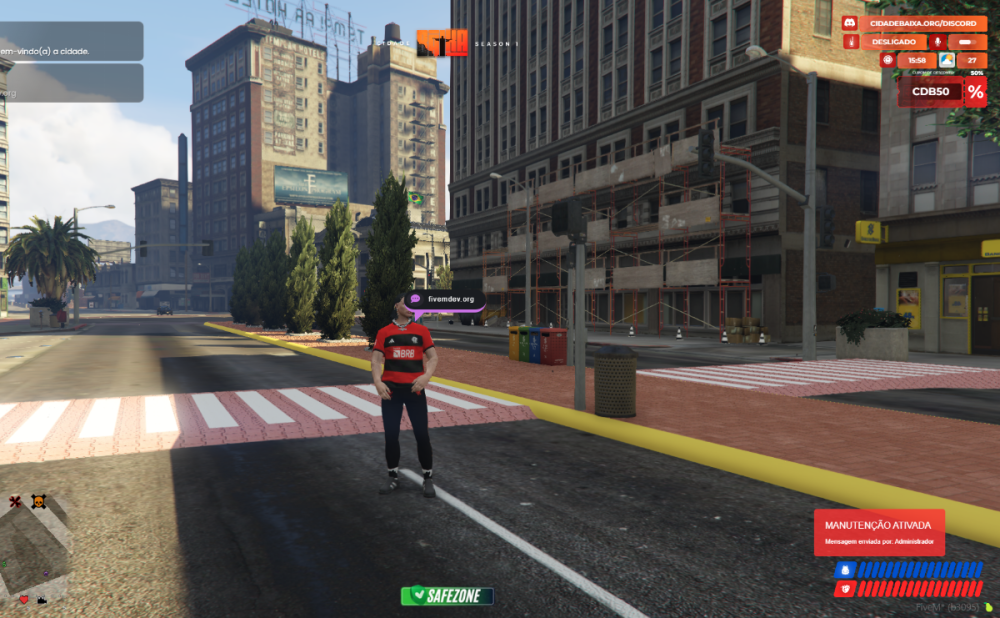The width and height of the screenshot is (1000, 618).
Task: Click the server logo with Christ statue
Action: coord(442,43)
